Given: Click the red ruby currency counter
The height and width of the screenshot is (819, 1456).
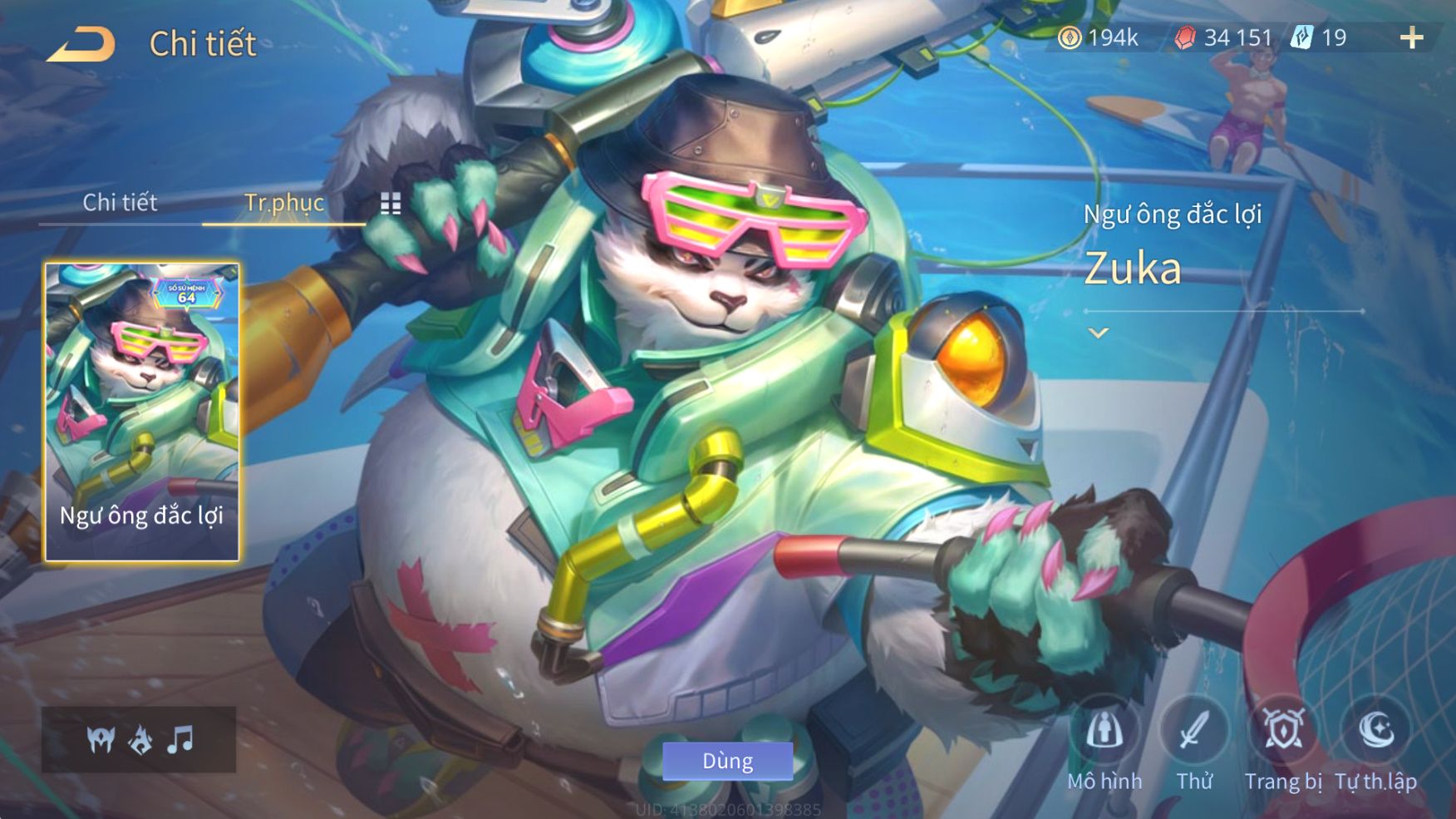Looking at the screenshot, I should 1223,37.
